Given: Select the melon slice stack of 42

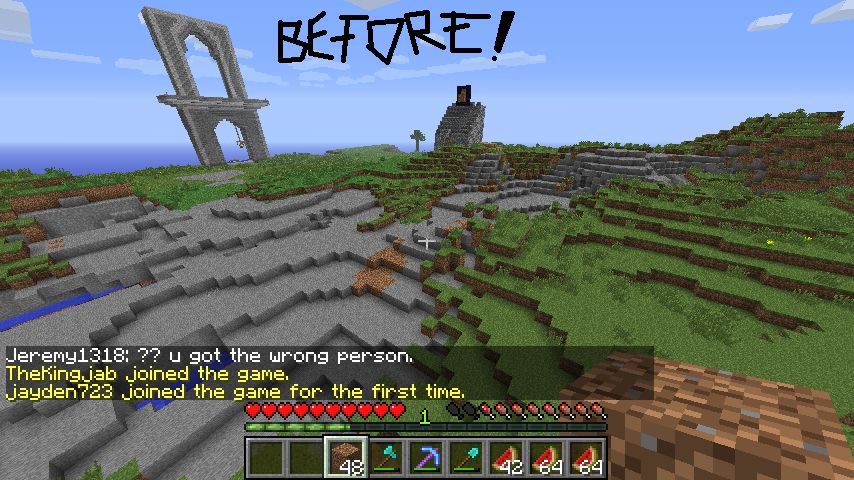Looking at the screenshot, I should (x=506, y=457).
